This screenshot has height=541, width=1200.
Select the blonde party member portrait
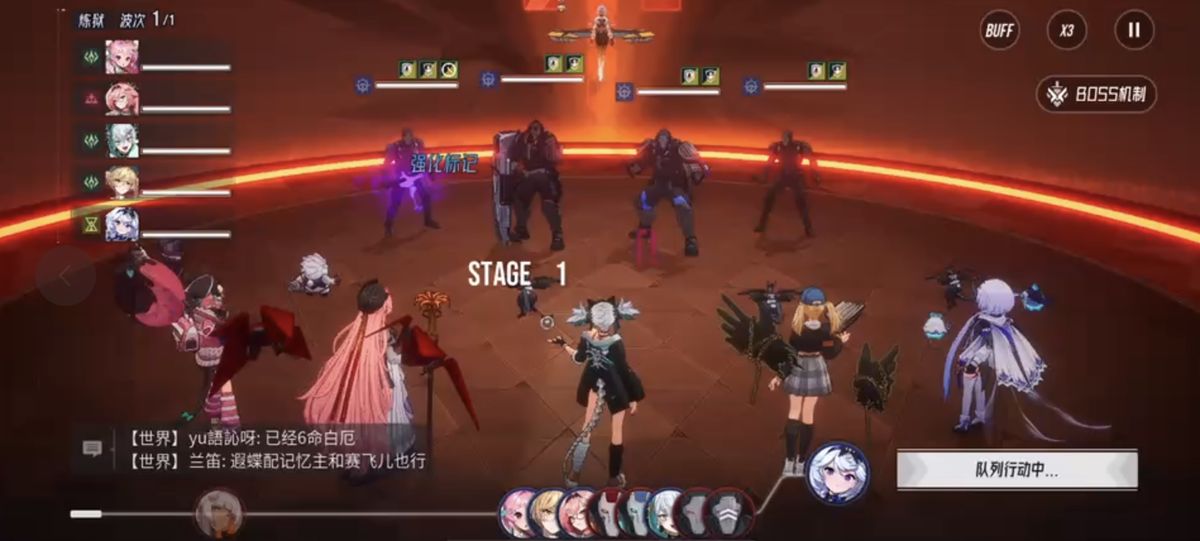tap(122, 183)
